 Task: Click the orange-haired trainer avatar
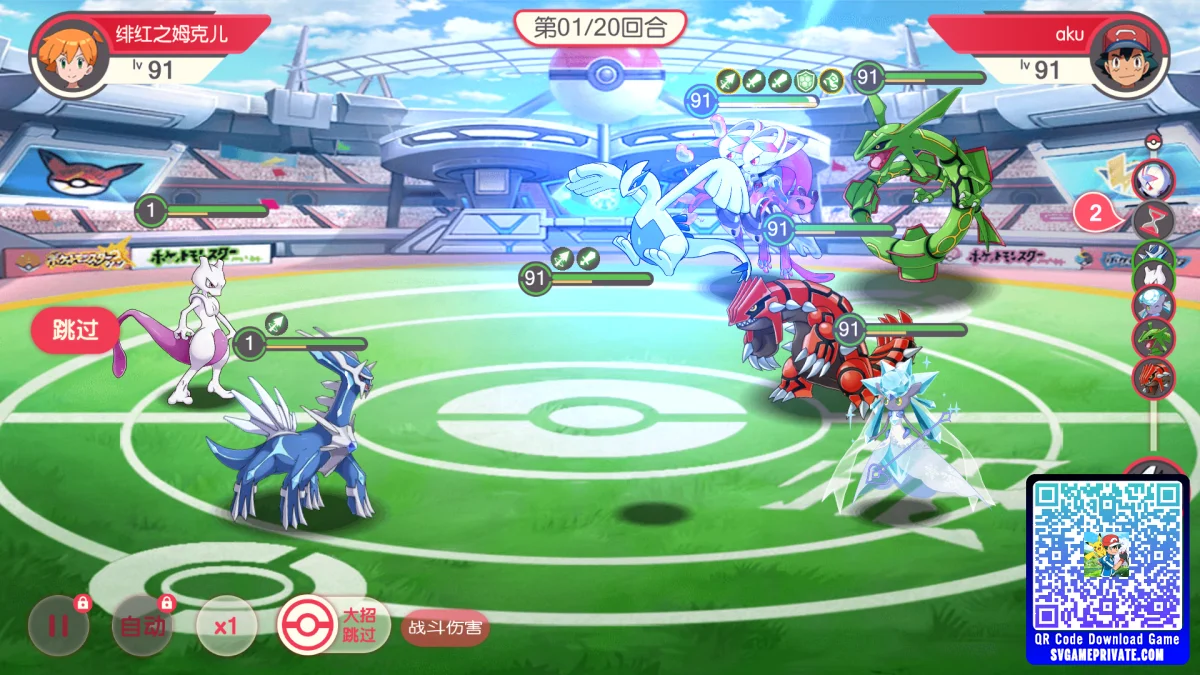(70, 57)
